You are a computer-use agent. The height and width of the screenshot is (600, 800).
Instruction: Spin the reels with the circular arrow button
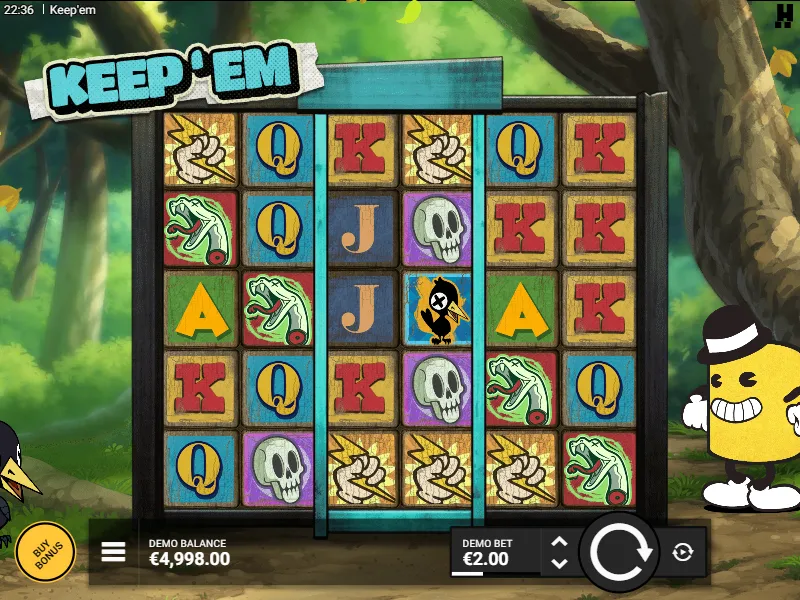pos(619,552)
